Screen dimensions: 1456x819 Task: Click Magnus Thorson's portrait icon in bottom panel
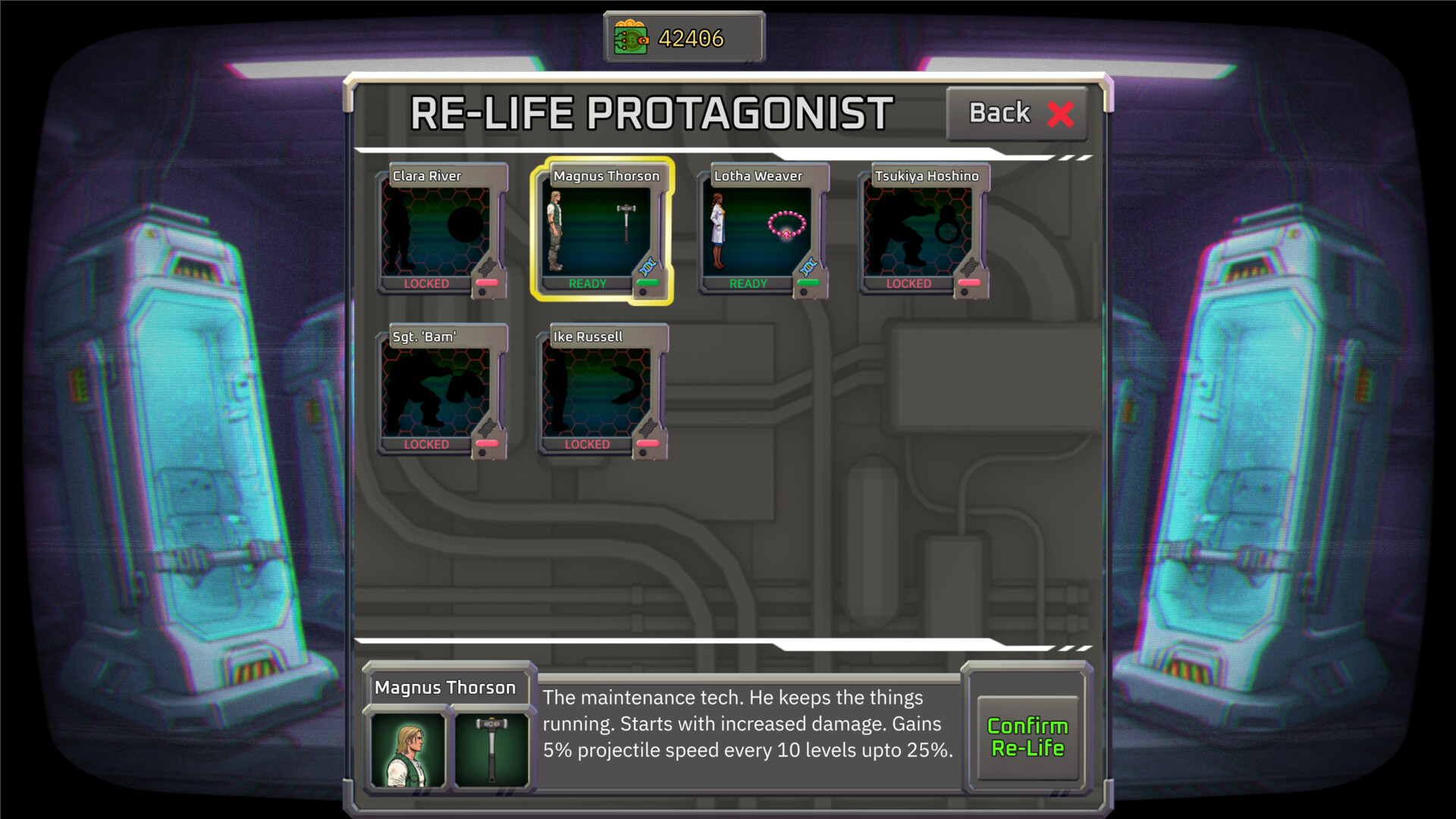click(406, 751)
